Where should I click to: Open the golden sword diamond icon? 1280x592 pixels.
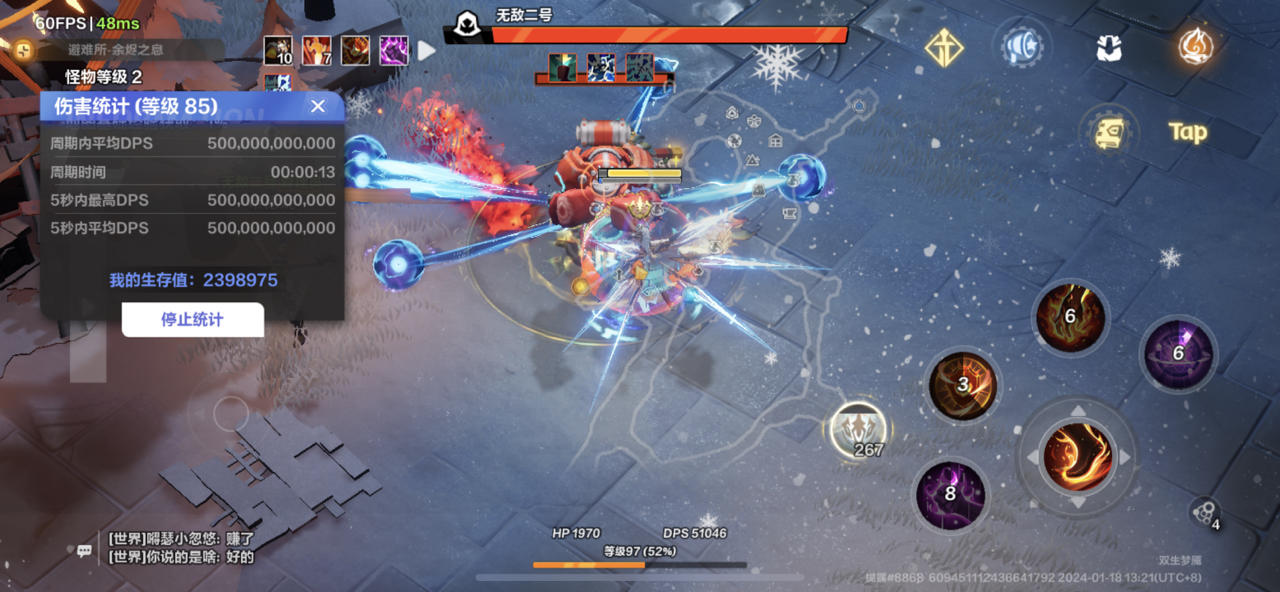(944, 48)
